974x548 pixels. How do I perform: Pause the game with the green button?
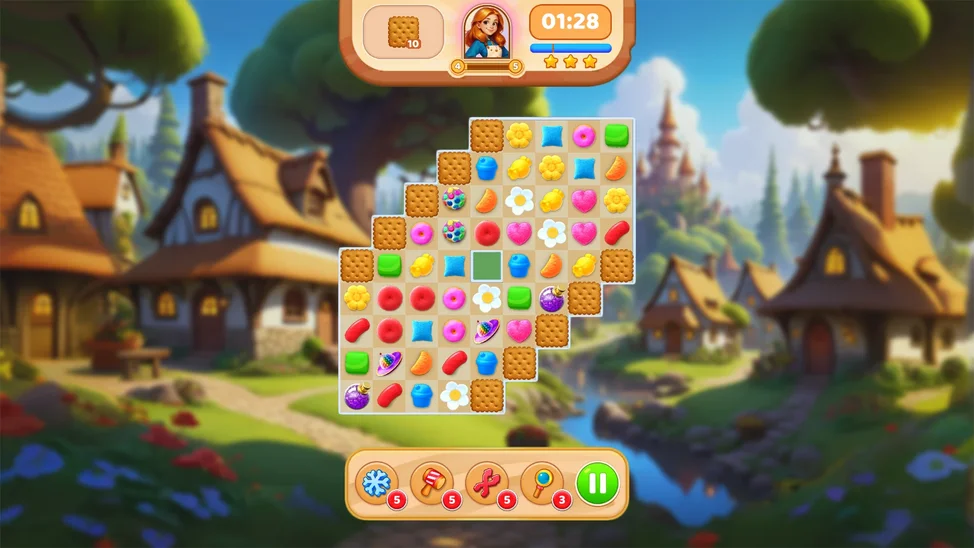pos(597,483)
